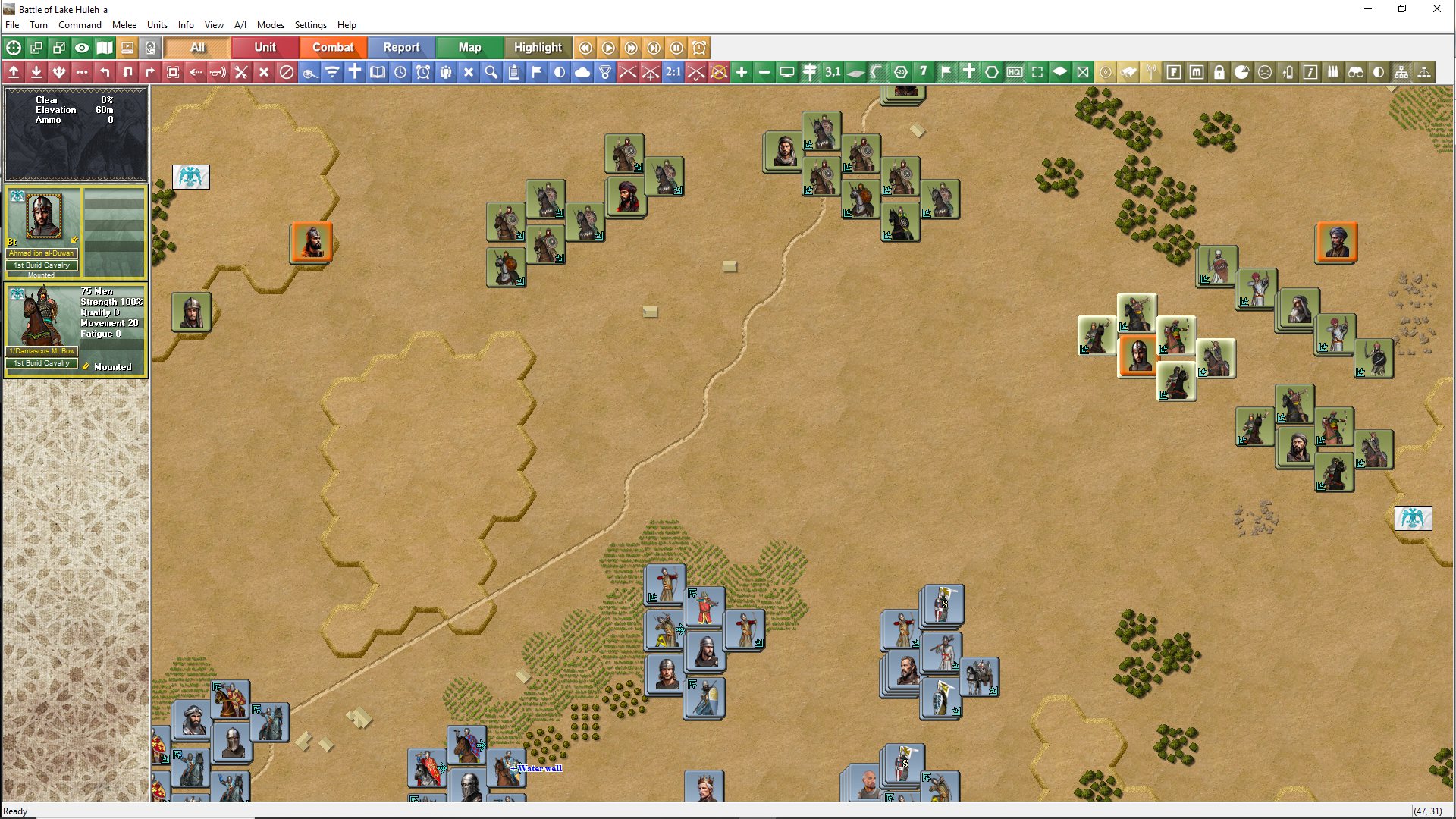Open the Settings menu
Image resolution: width=1456 pixels, height=819 pixels.
click(310, 25)
